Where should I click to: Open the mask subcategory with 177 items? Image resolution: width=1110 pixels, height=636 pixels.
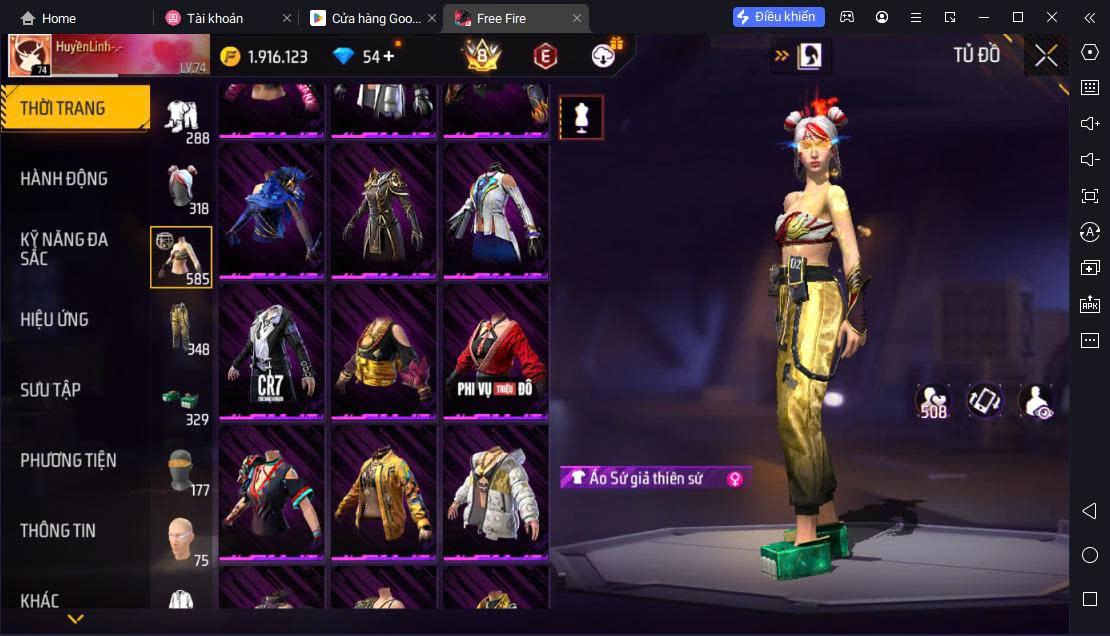coord(181,469)
